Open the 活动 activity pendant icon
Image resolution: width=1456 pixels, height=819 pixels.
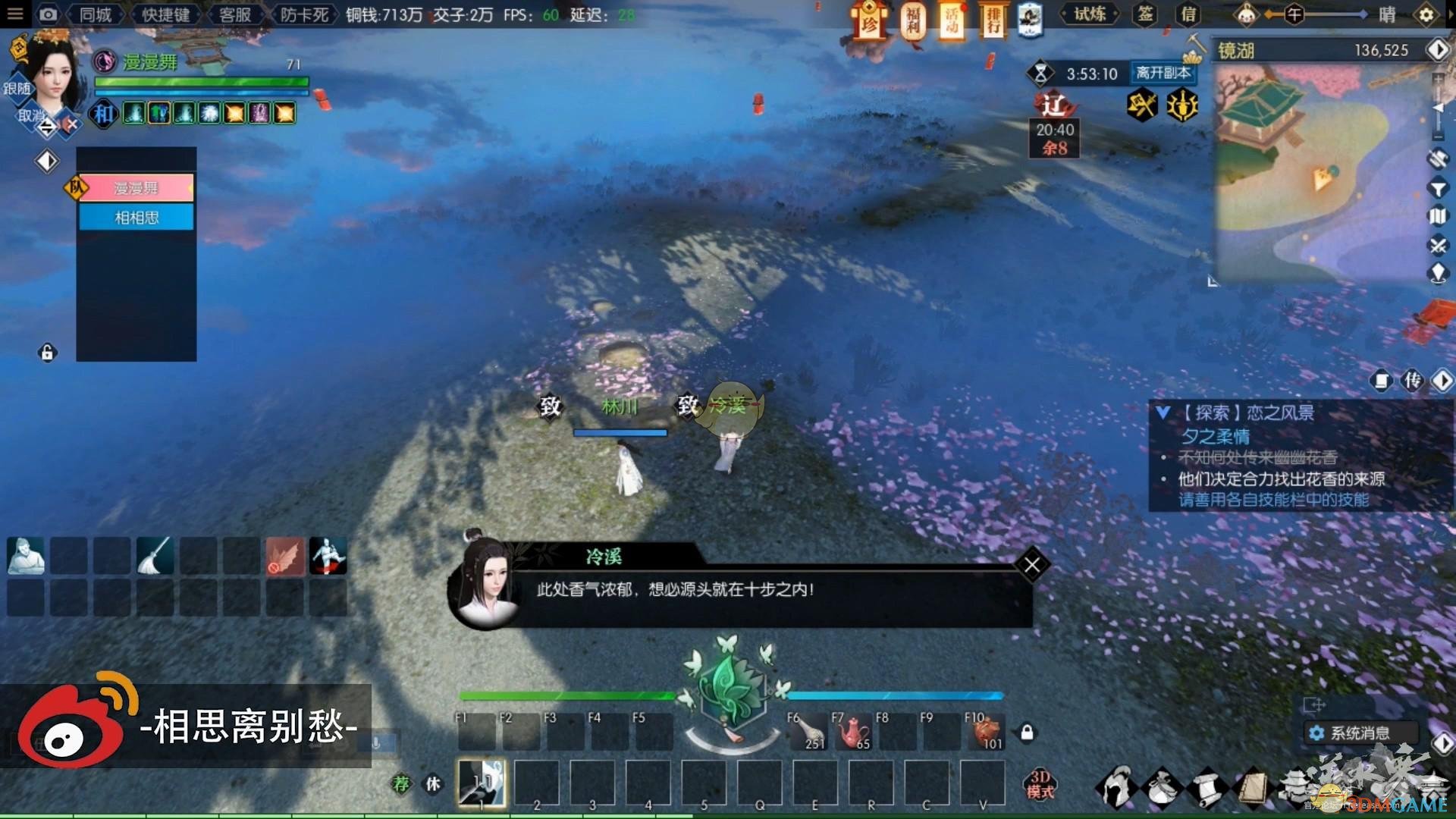[x=952, y=23]
